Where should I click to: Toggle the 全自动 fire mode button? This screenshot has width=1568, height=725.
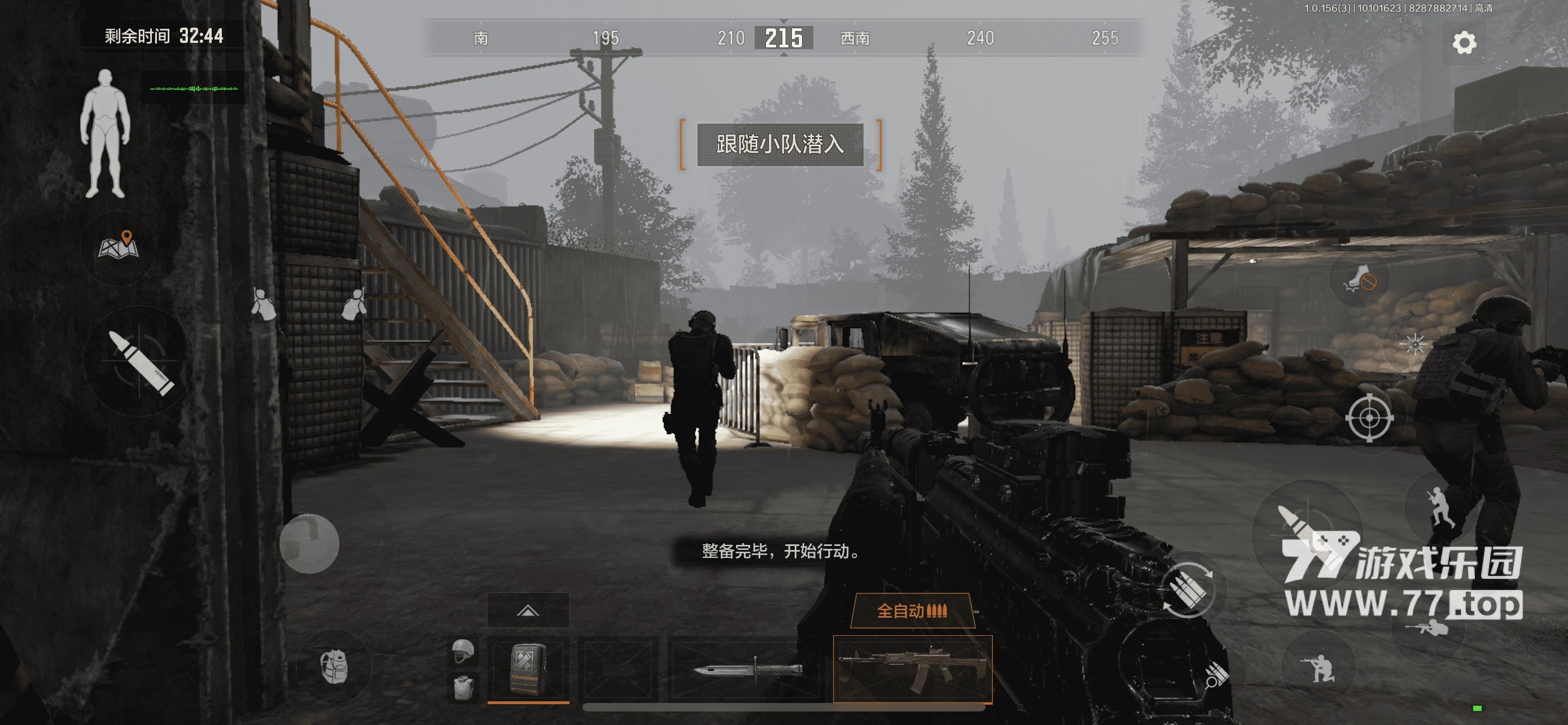pyautogui.click(x=912, y=610)
